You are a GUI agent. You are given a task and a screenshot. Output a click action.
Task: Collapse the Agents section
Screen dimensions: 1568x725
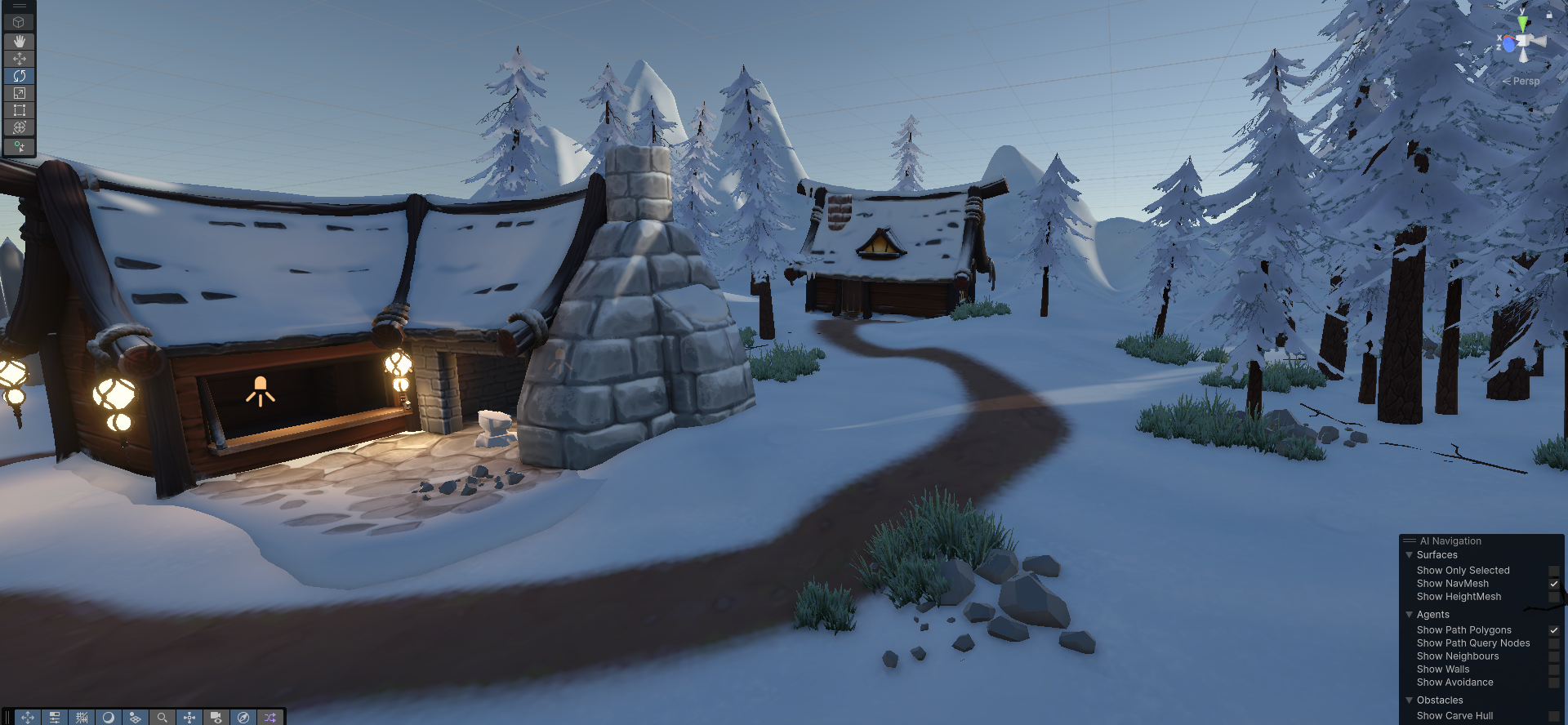(x=1410, y=615)
